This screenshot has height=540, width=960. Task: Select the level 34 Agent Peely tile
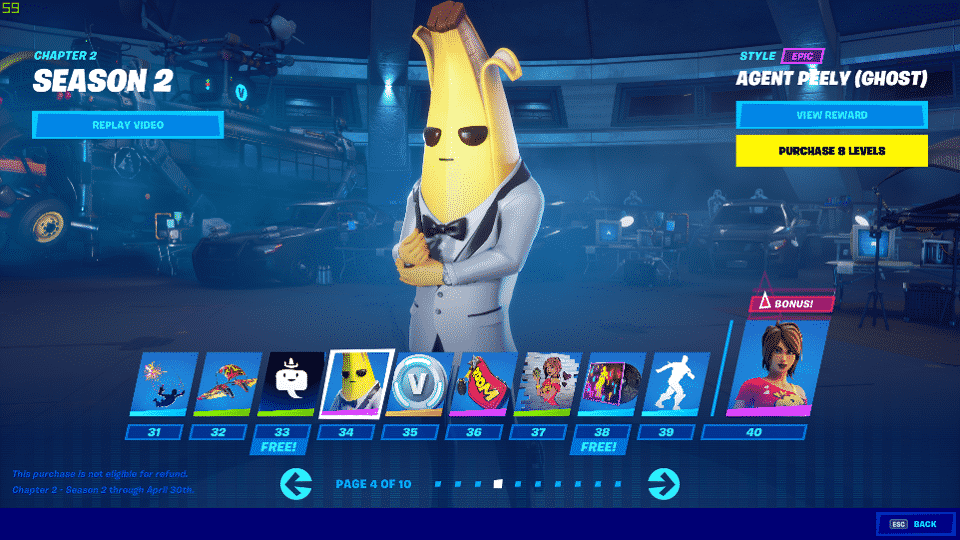point(354,384)
